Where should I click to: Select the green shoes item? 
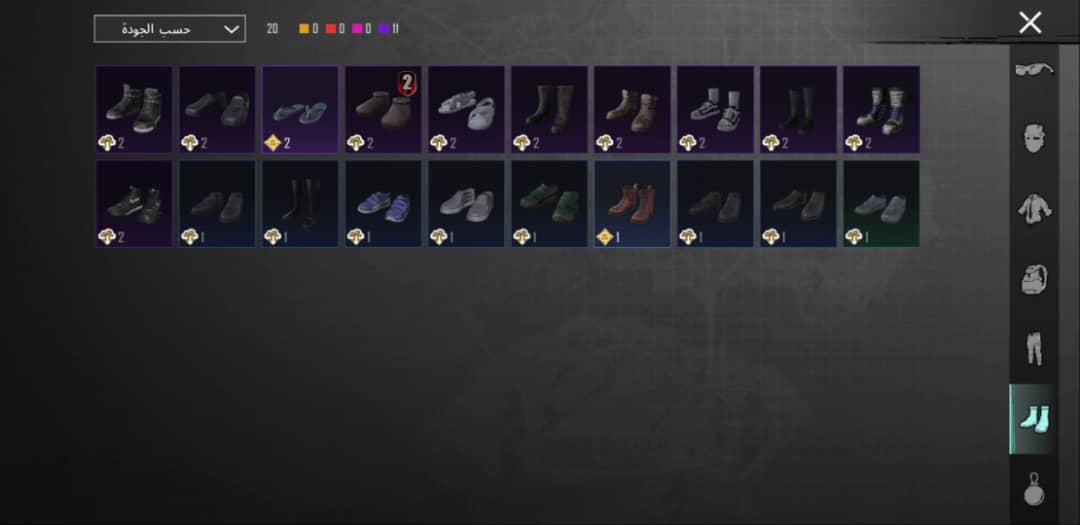[549, 204]
